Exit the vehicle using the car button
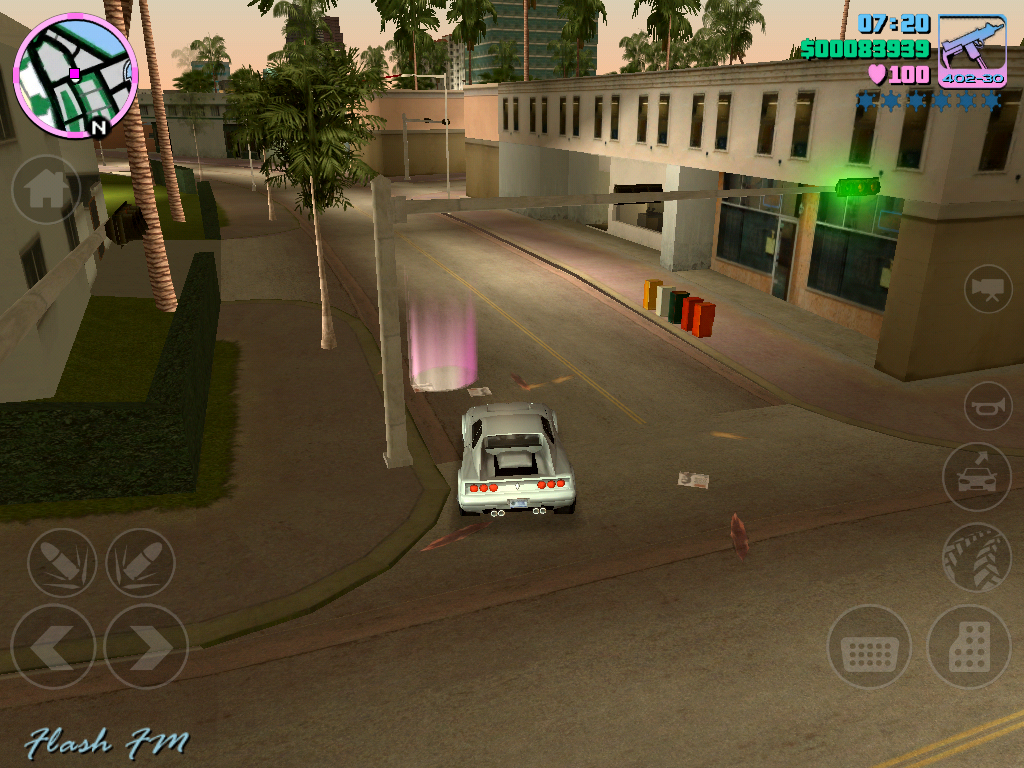Image resolution: width=1024 pixels, height=768 pixels. click(976, 477)
